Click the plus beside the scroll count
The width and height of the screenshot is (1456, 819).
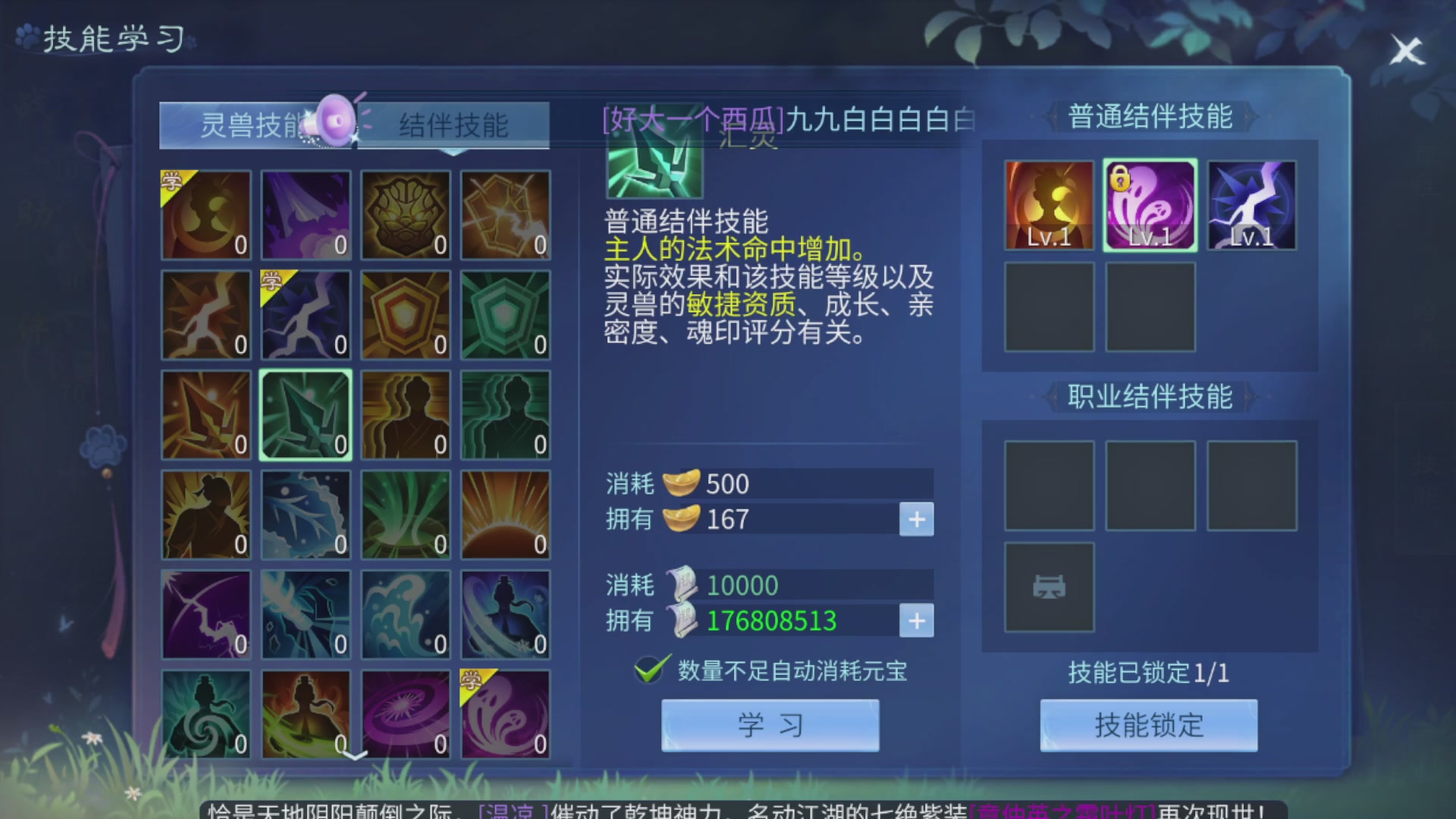[916, 621]
